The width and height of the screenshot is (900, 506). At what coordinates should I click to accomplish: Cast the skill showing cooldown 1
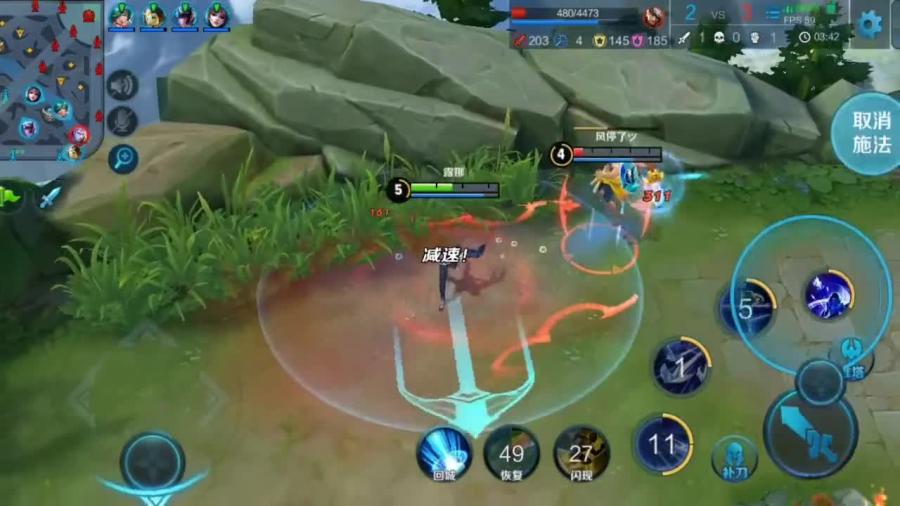click(681, 367)
